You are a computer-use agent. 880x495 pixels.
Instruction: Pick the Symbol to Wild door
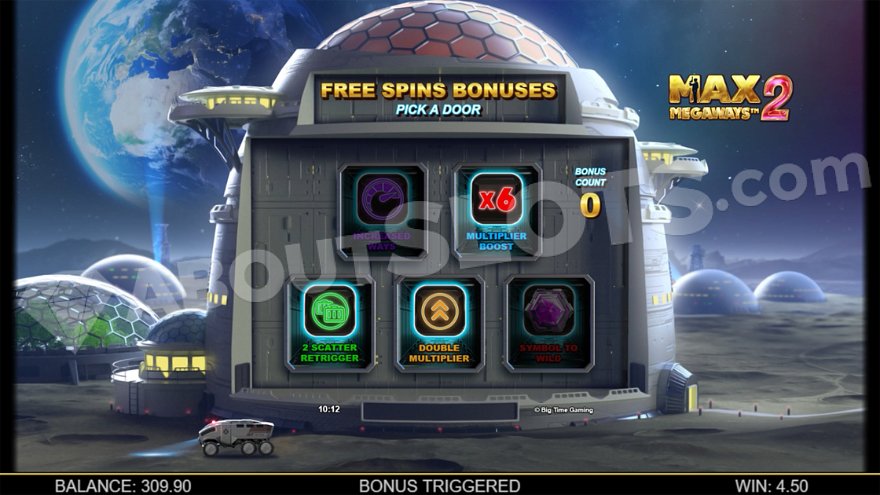(x=549, y=323)
